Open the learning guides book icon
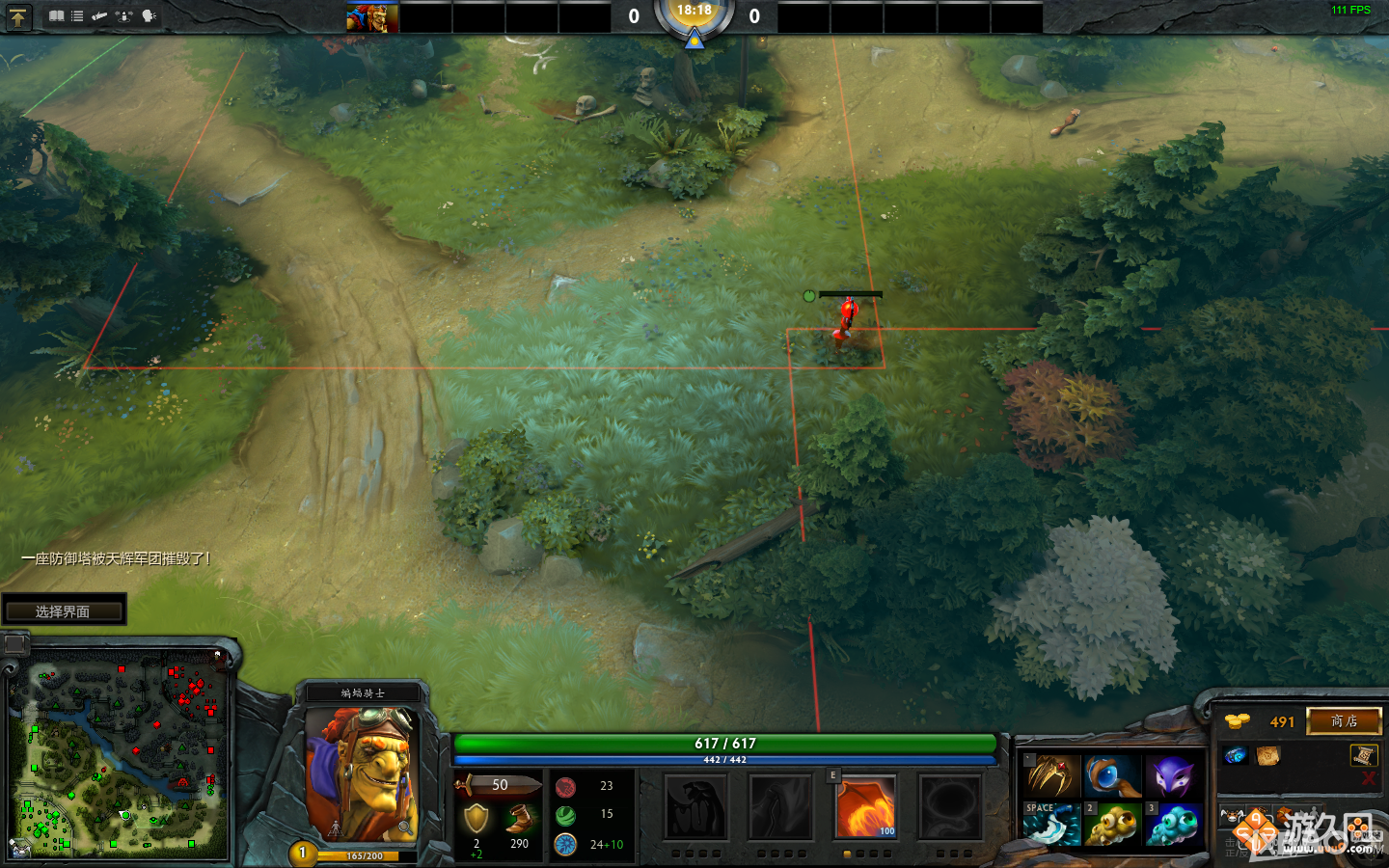The width and height of the screenshot is (1389, 868). (x=55, y=14)
